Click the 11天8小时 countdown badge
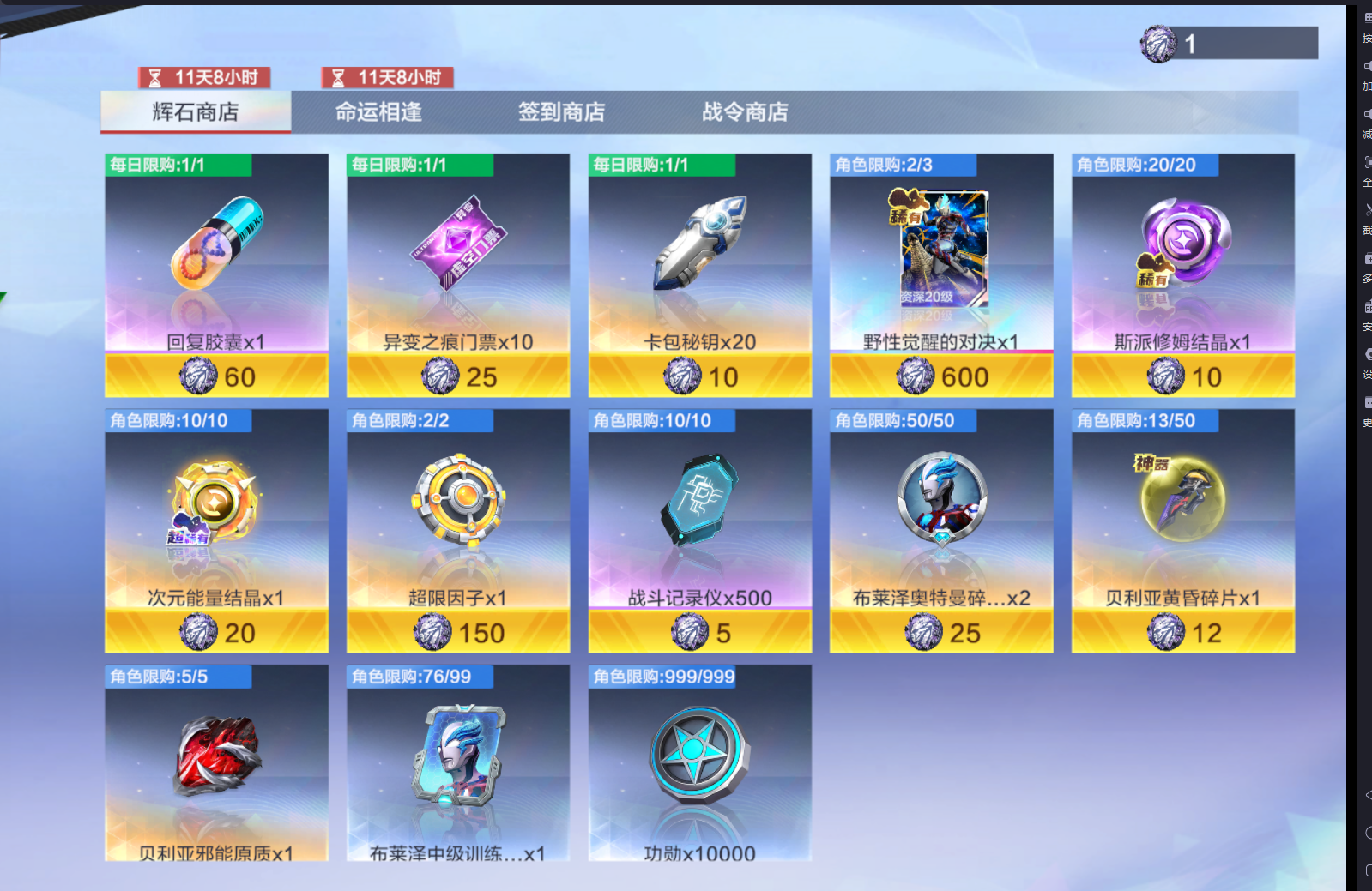 (206, 77)
